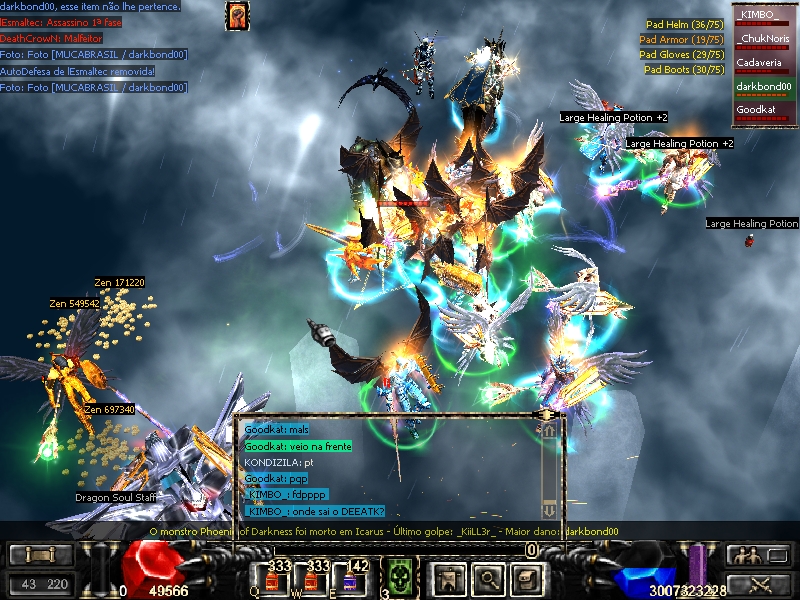Click the magnifying glass button
Screen dimensions: 800x600
pyautogui.click(x=487, y=577)
